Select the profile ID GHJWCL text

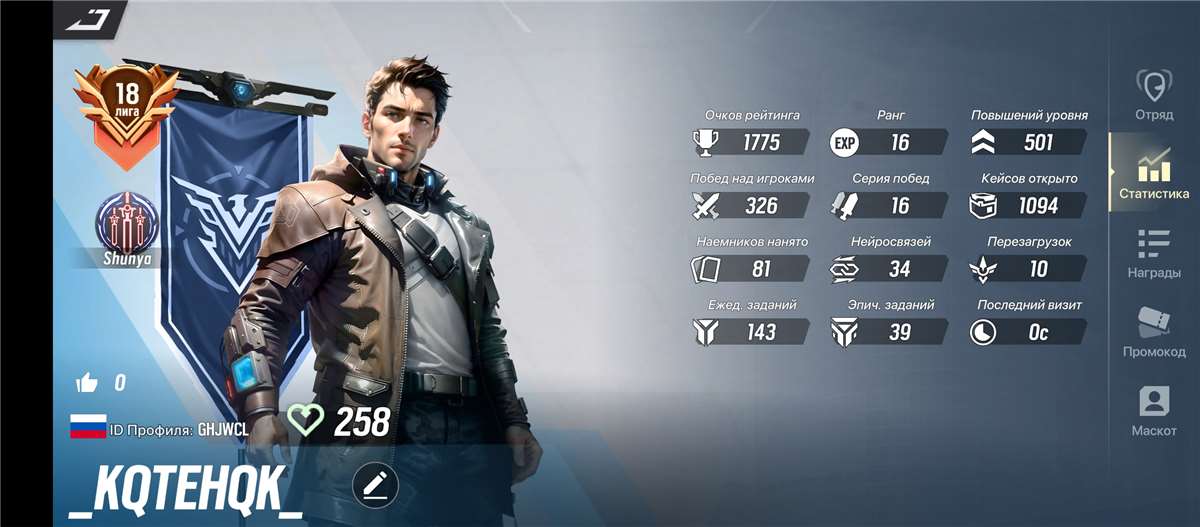coord(223,429)
